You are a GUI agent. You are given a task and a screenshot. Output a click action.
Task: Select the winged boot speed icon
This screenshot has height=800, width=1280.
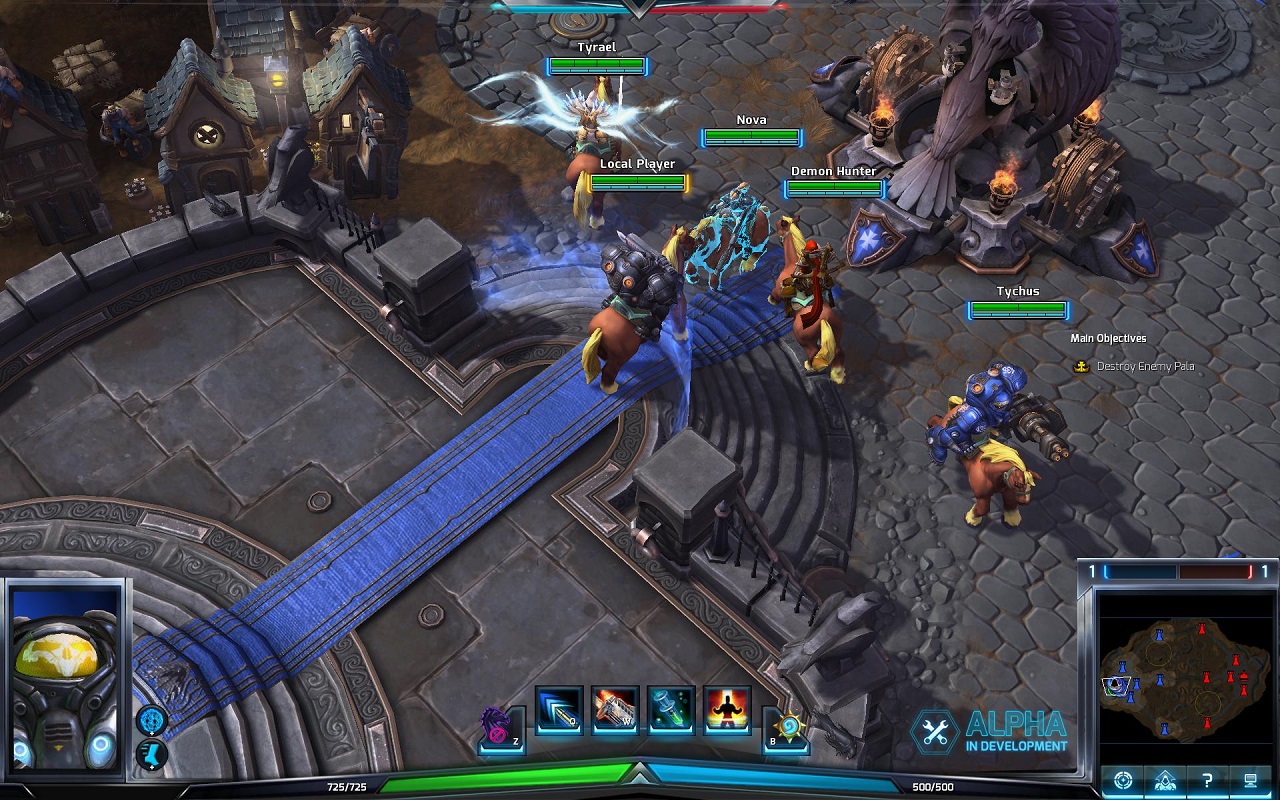point(152,753)
